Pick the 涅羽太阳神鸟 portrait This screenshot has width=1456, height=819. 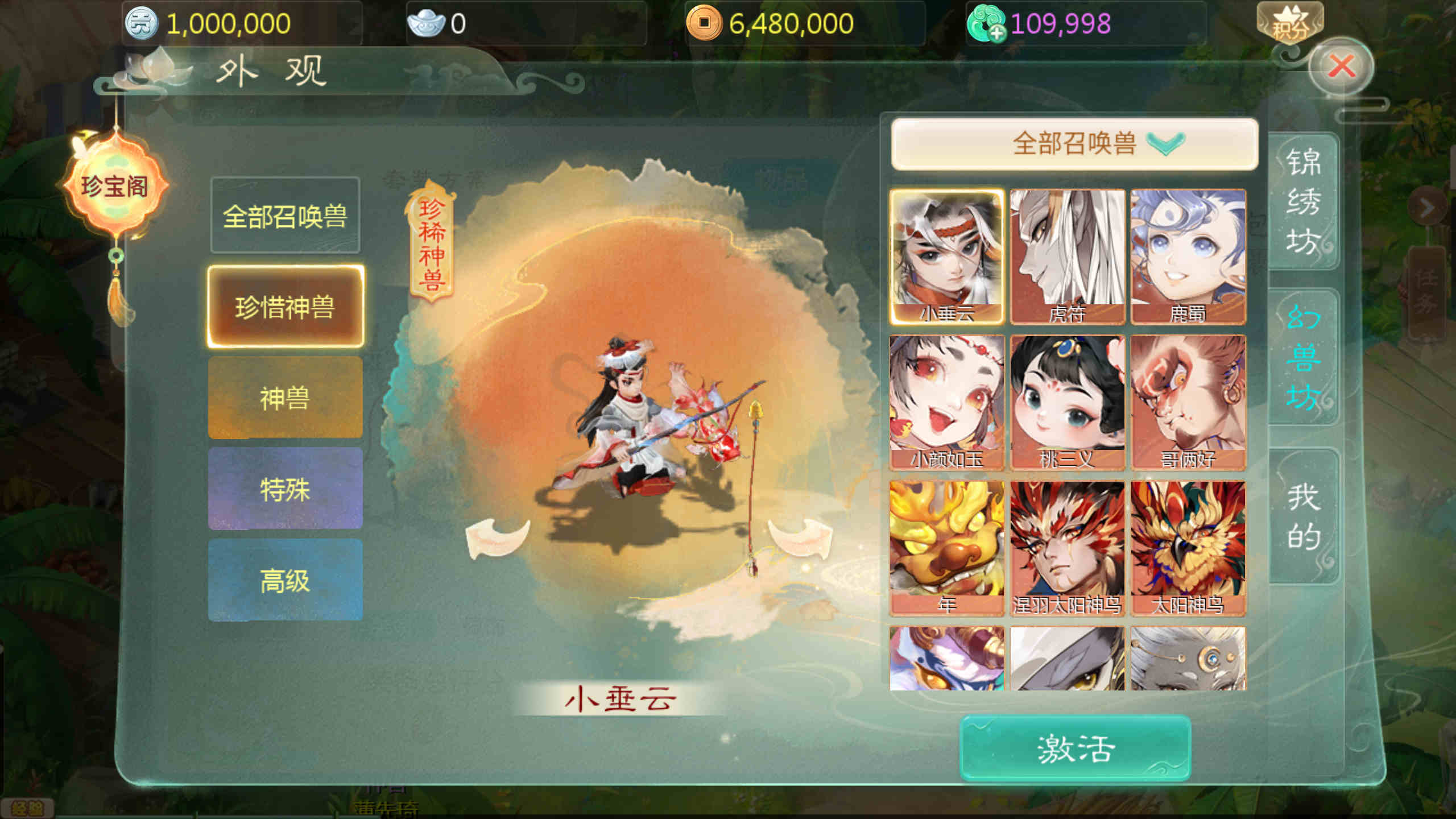[1067, 548]
